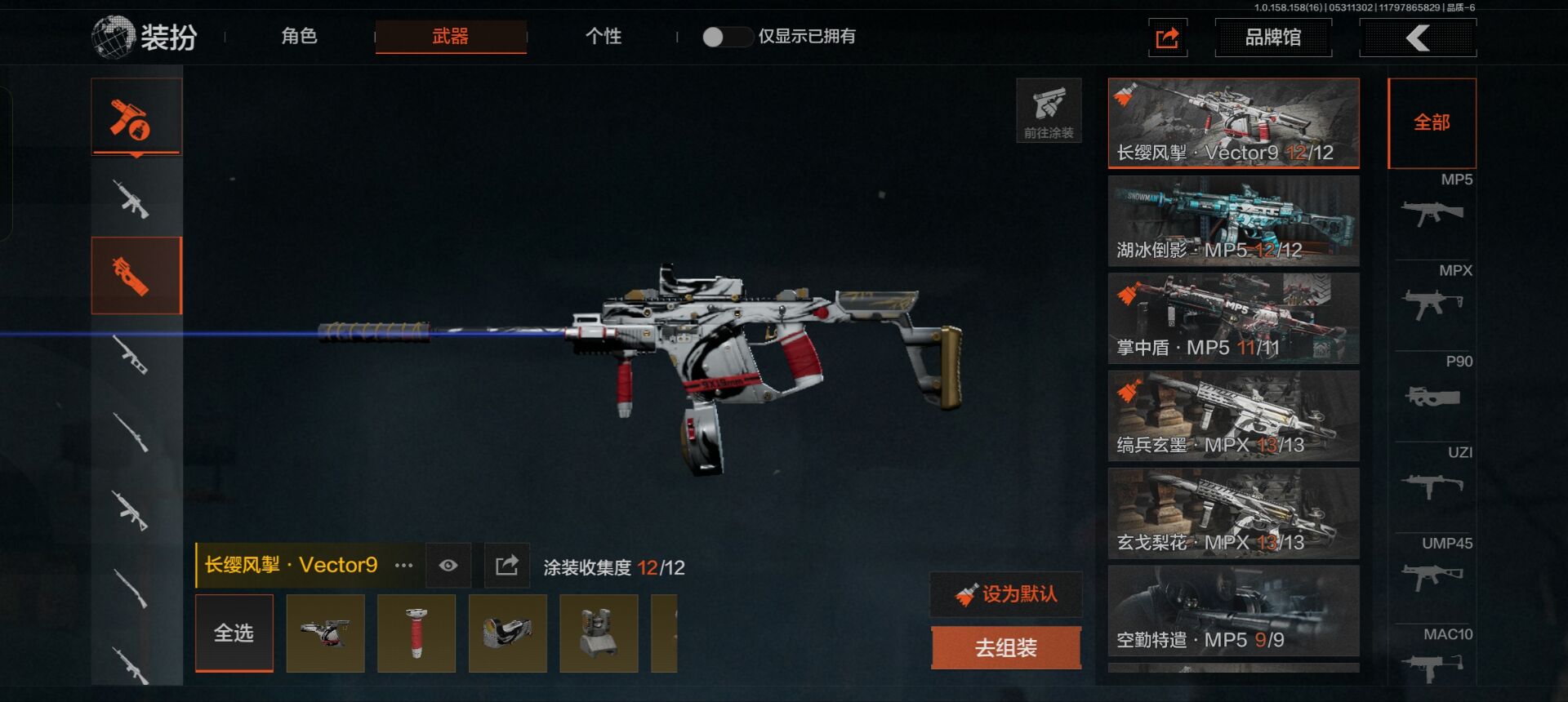Toggle the eye preview icon
The image size is (1568, 702).
pos(448,566)
